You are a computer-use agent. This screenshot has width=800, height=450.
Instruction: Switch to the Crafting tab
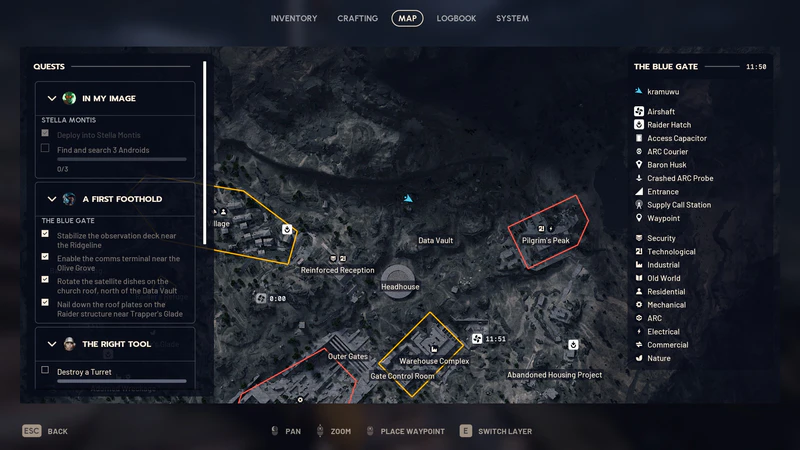(357, 18)
